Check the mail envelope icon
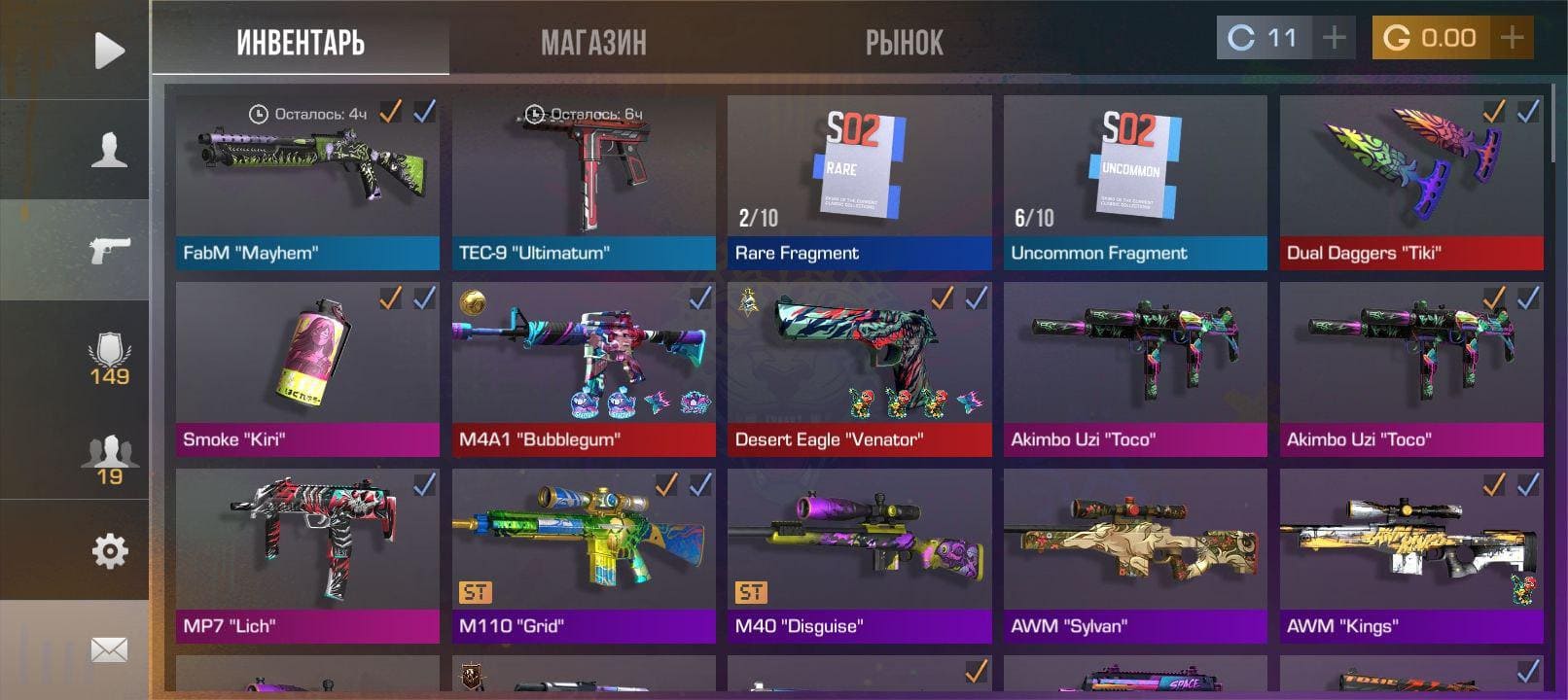Screen dimensions: 1568x700 coord(109,648)
